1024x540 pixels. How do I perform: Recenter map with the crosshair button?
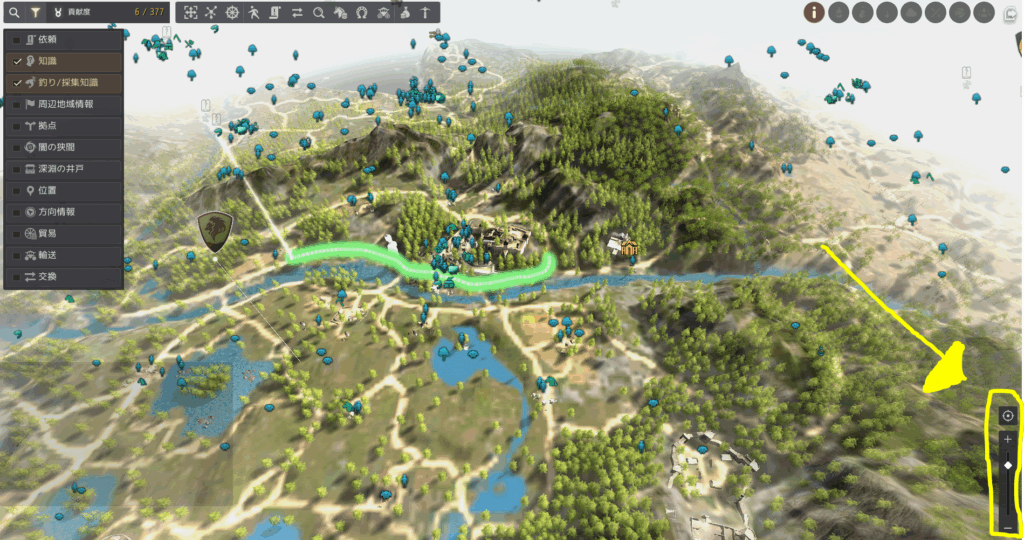[x=1007, y=416]
